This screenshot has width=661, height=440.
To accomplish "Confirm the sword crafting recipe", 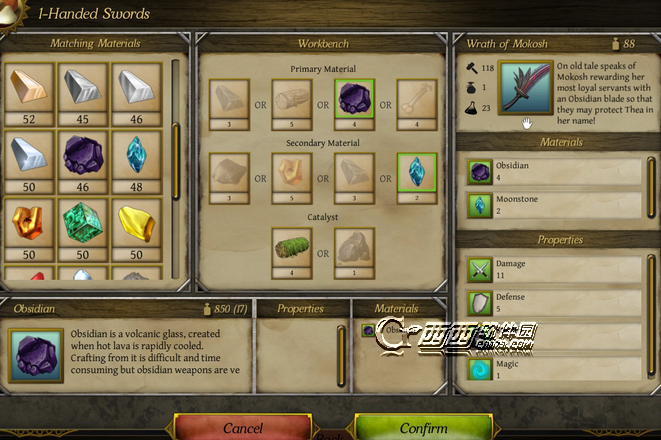I will (423, 427).
